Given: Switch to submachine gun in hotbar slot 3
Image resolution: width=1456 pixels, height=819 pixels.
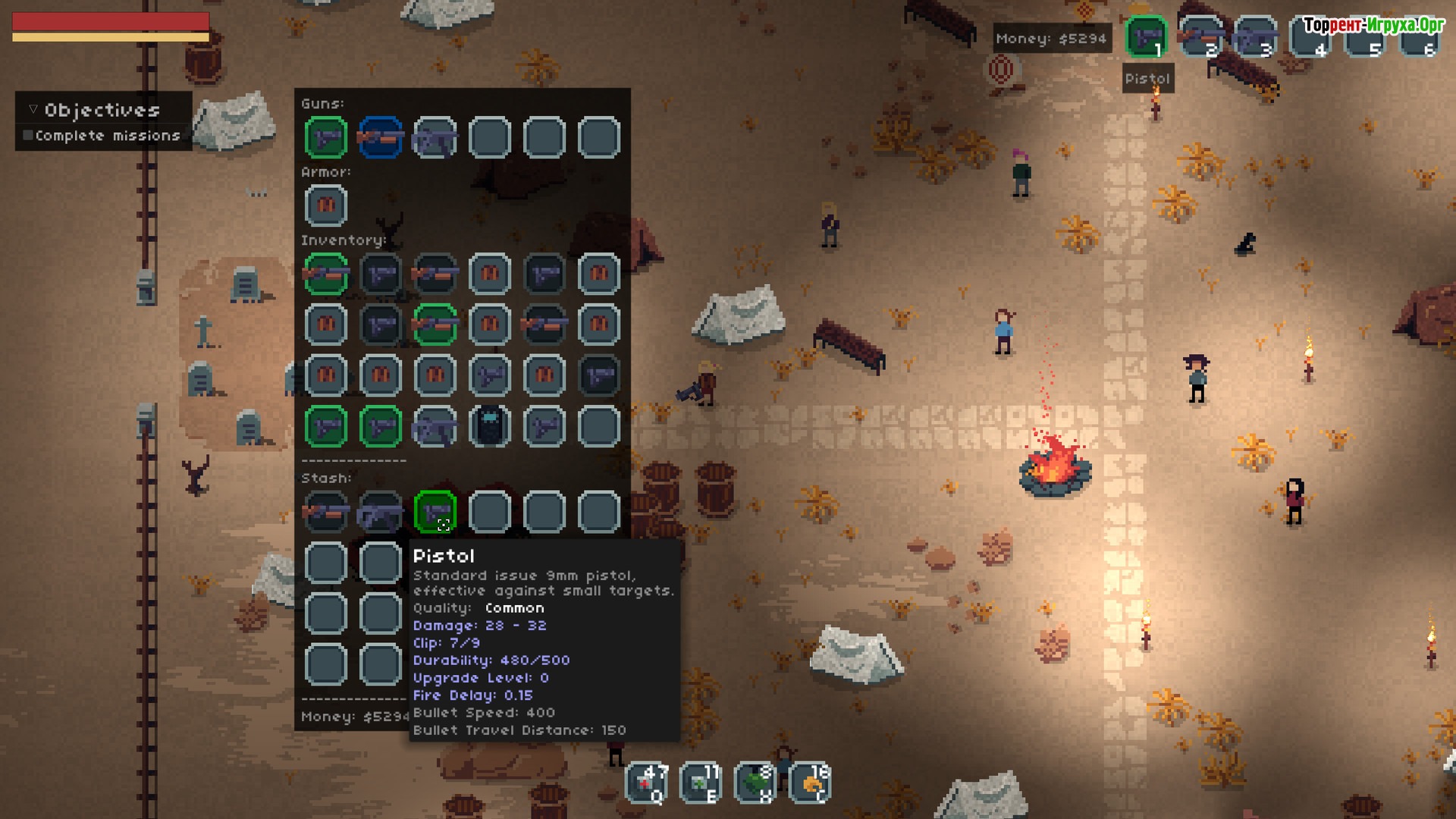Looking at the screenshot, I should click(1255, 36).
